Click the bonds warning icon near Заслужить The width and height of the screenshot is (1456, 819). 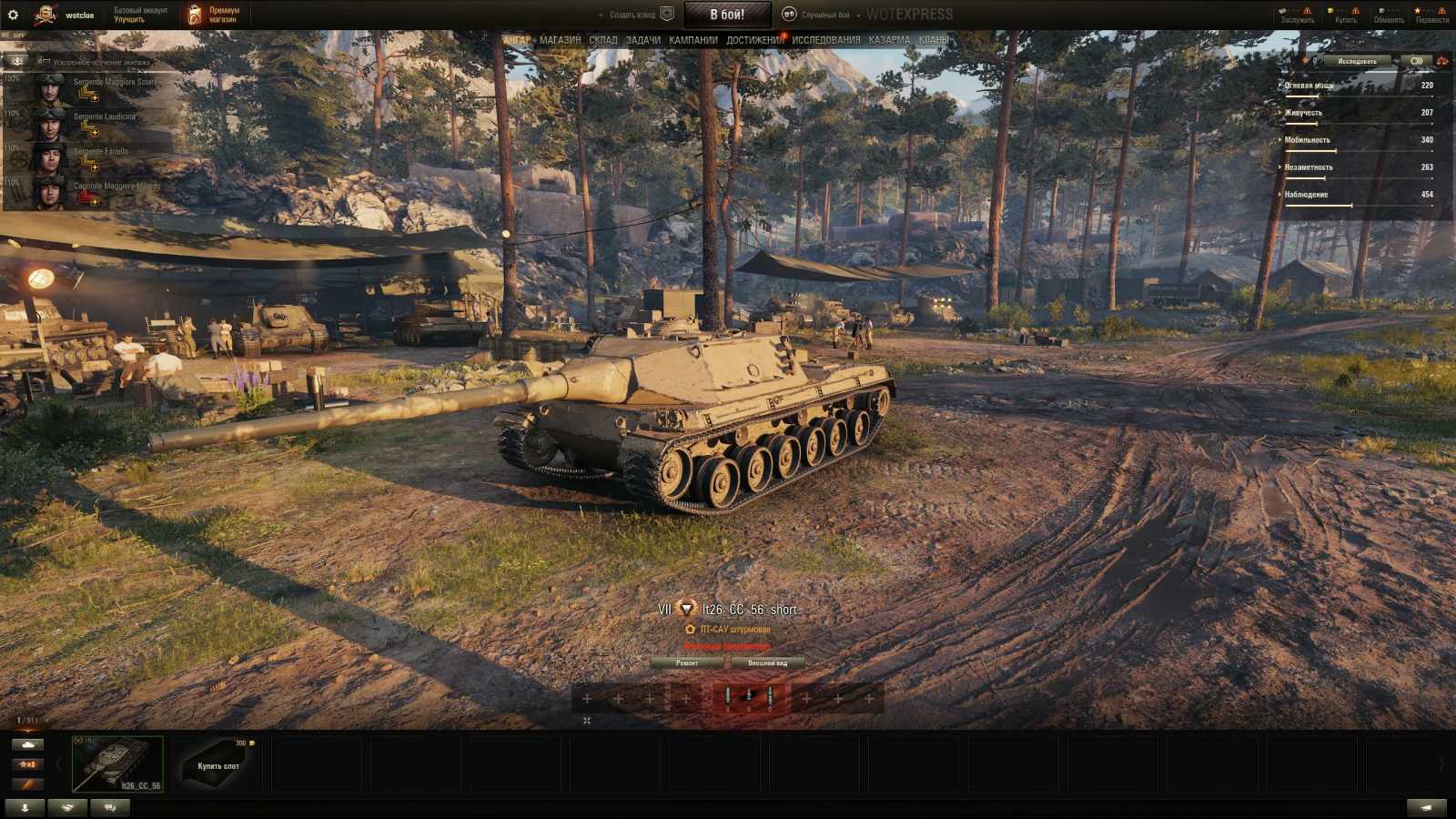[1308, 11]
